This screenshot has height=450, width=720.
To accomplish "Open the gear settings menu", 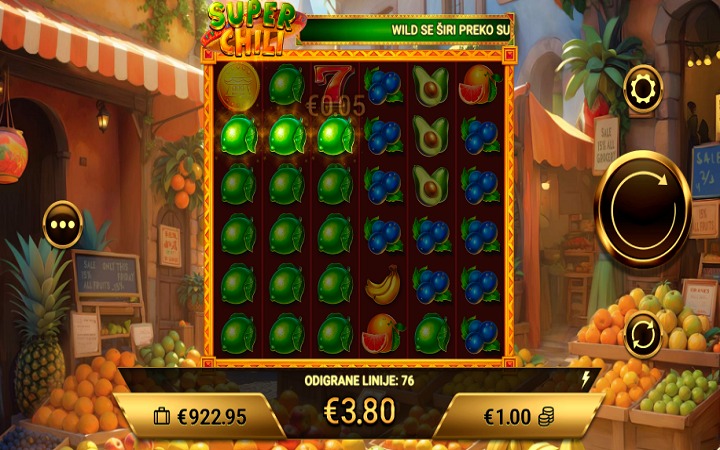I will (642, 89).
